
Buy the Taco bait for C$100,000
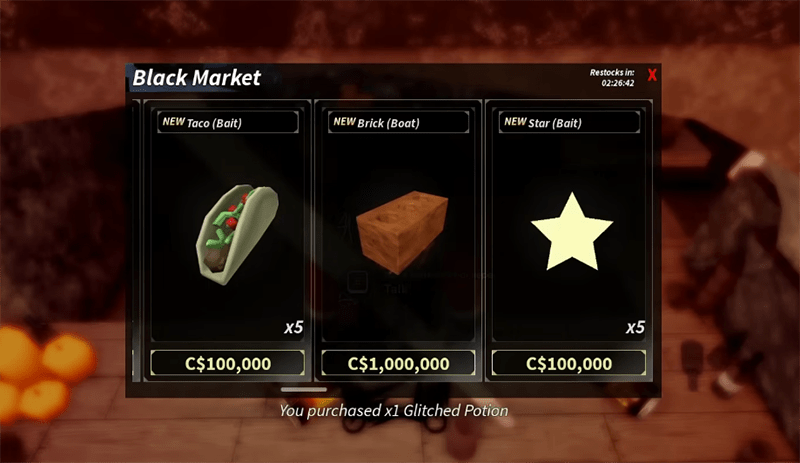coord(227,364)
